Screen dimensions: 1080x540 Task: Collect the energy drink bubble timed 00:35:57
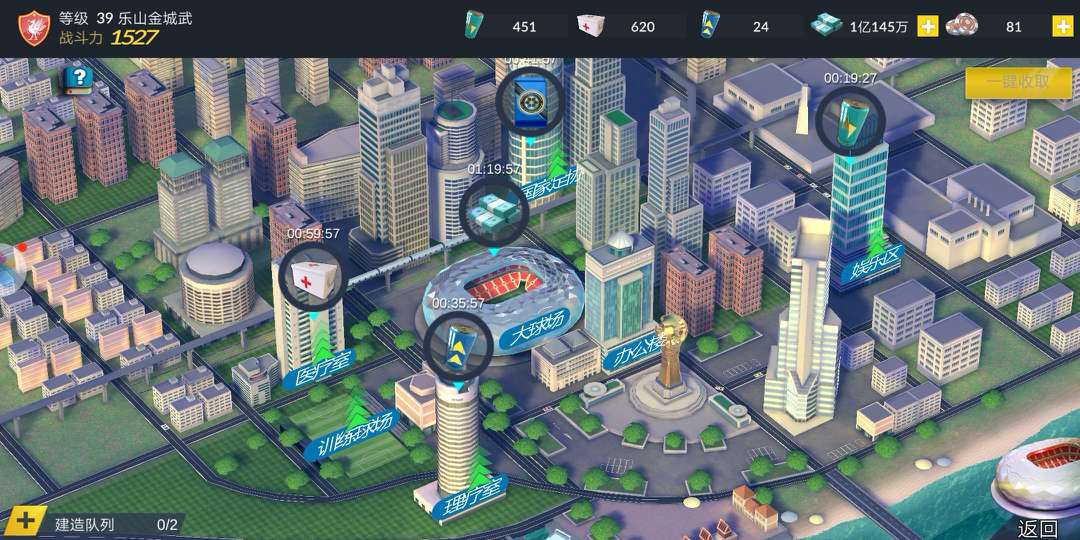click(x=458, y=345)
